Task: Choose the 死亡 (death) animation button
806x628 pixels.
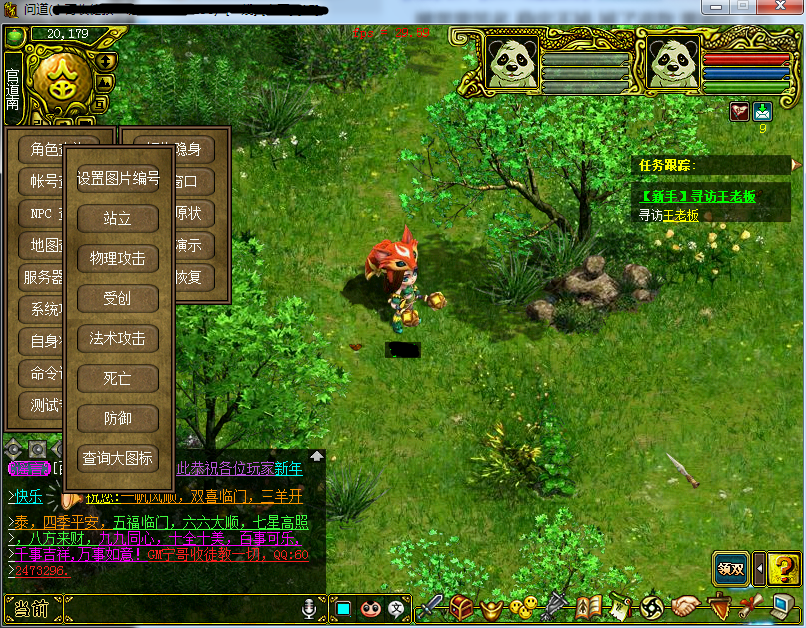Action: [x=118, y=378]
